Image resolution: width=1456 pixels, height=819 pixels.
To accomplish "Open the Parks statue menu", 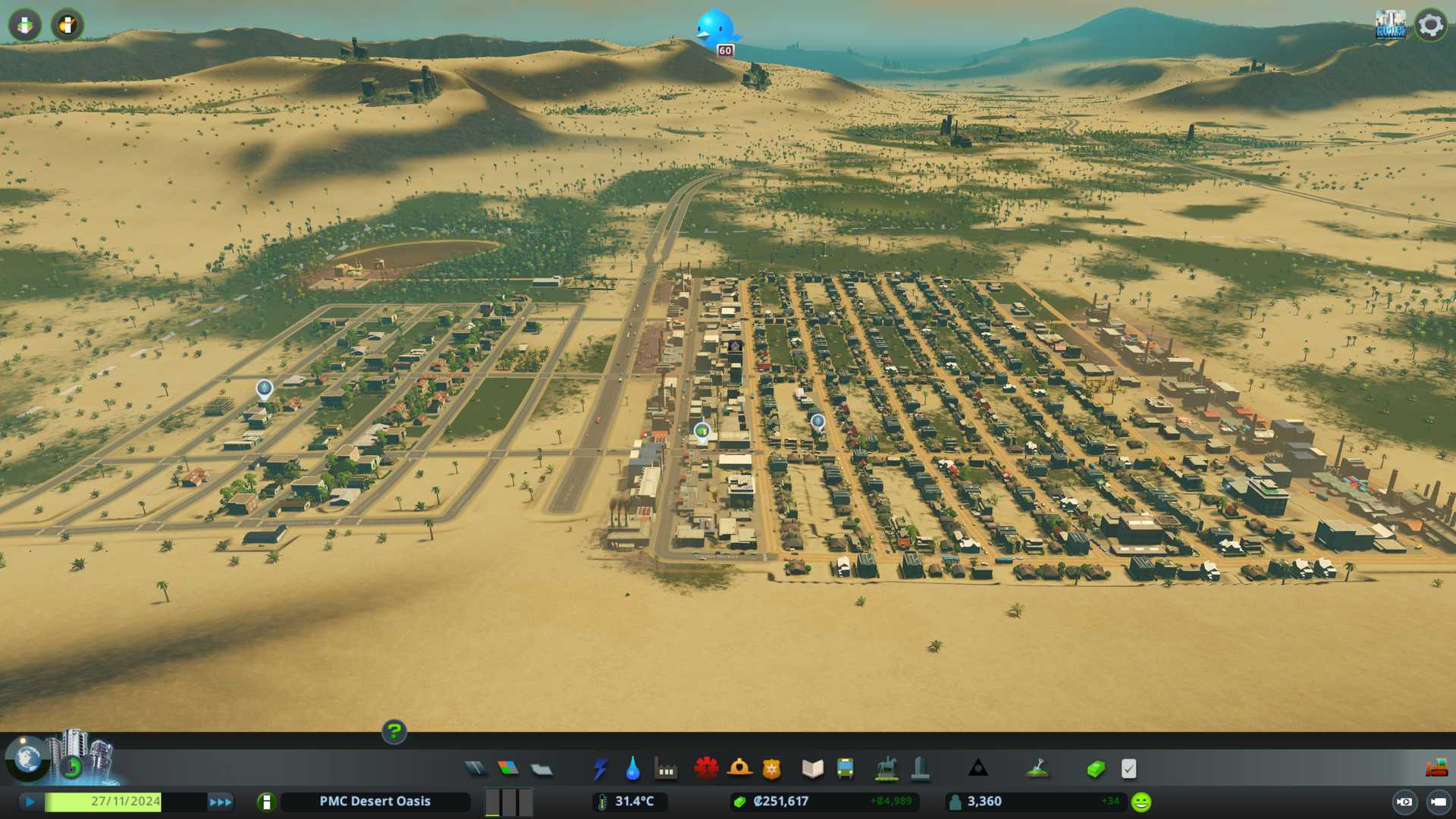I will (886, 769).
